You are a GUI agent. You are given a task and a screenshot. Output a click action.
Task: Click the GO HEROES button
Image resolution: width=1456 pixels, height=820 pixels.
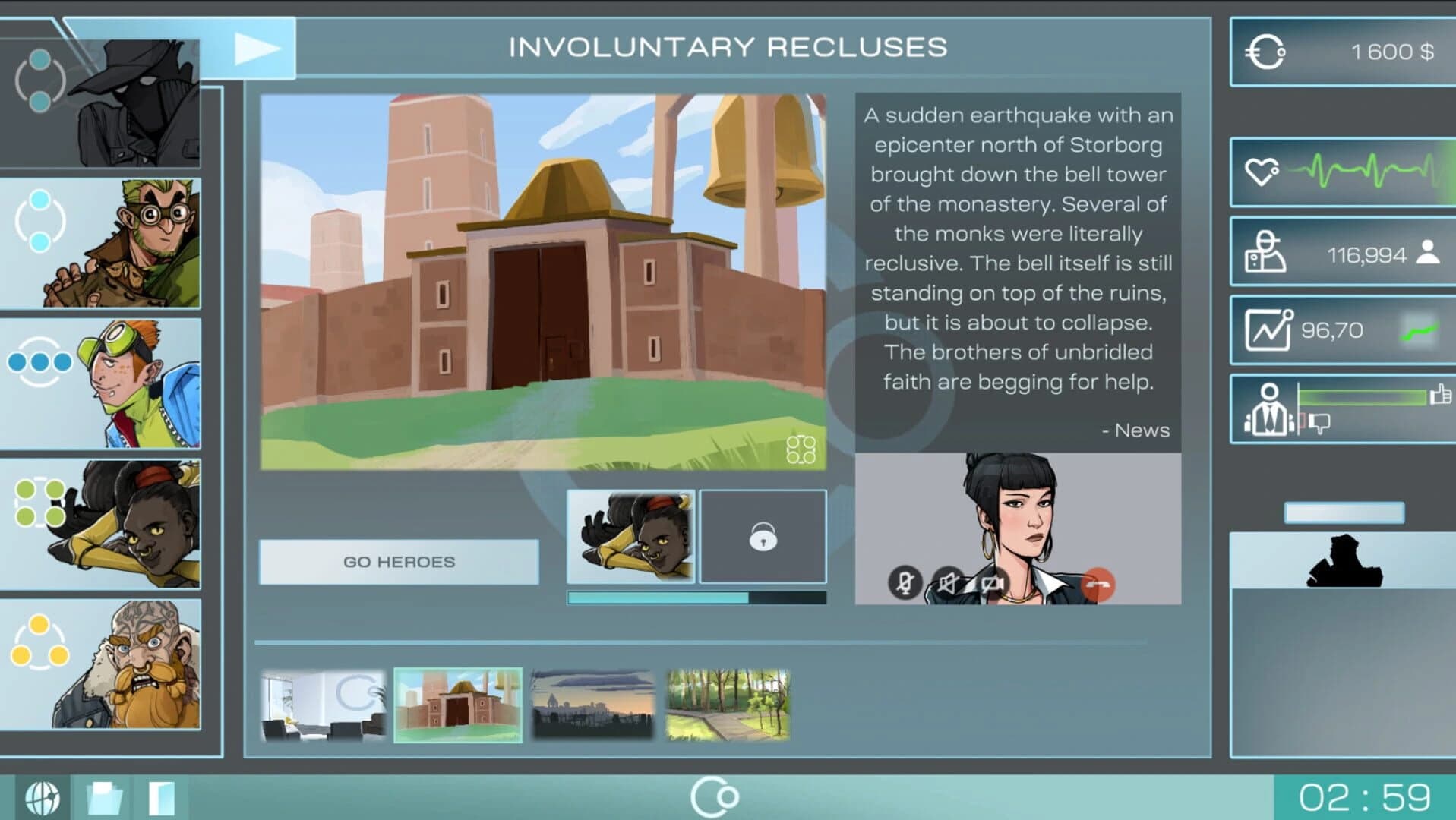pos(399,561)
